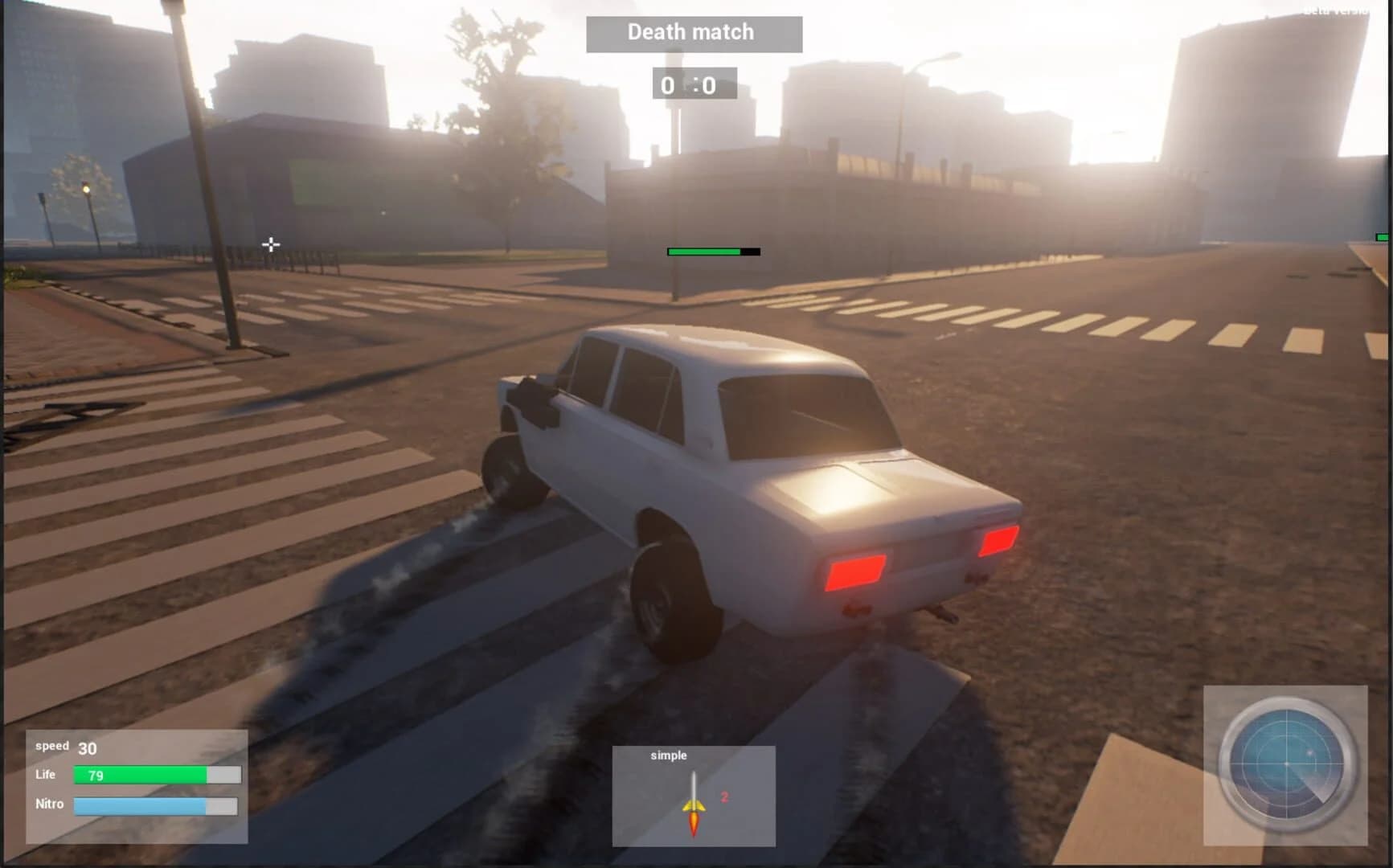The height and width of the screenshot is (868, 1393).
Task: Toggle the green indicator at the right screen edge
Action: (1384, 236)
